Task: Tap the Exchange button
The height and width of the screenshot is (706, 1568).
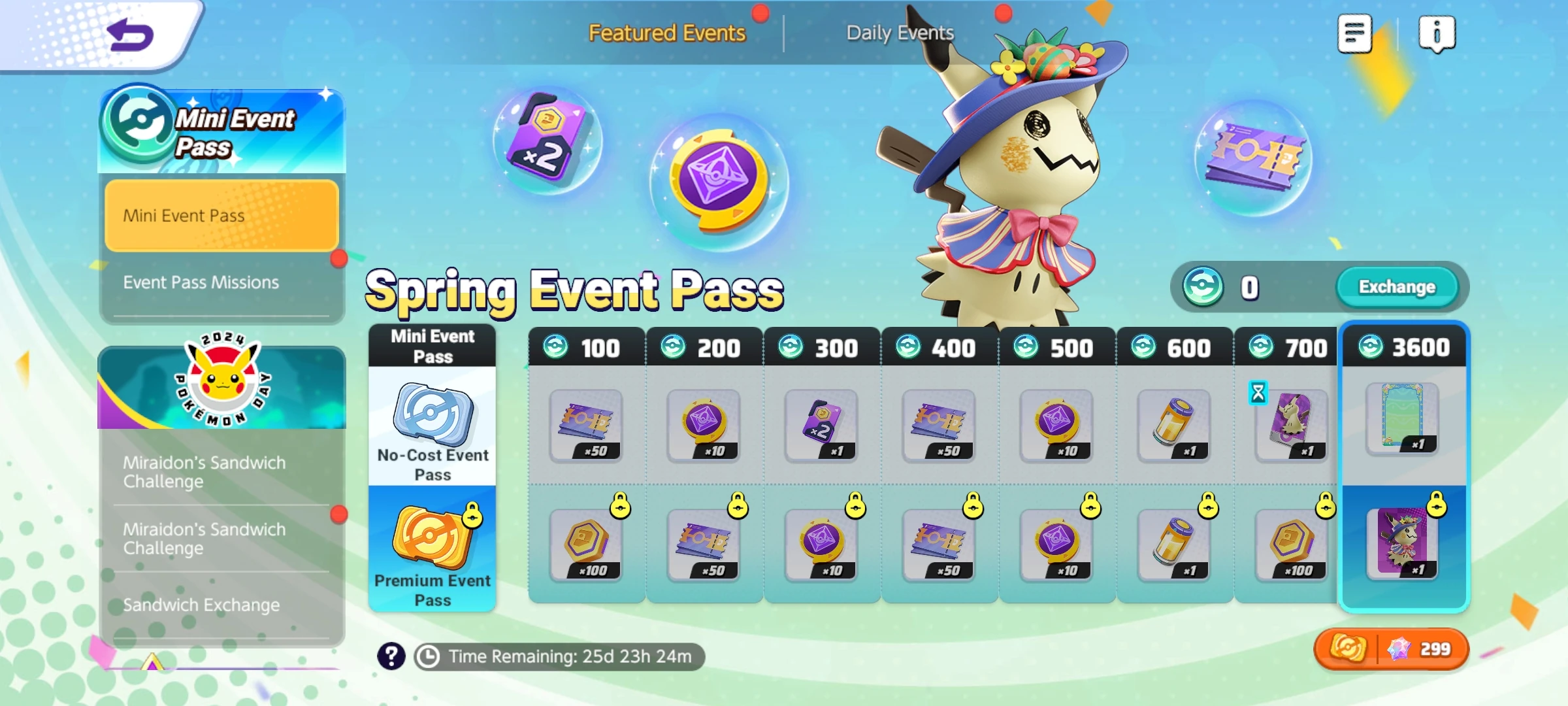Action: point(1398,286)
